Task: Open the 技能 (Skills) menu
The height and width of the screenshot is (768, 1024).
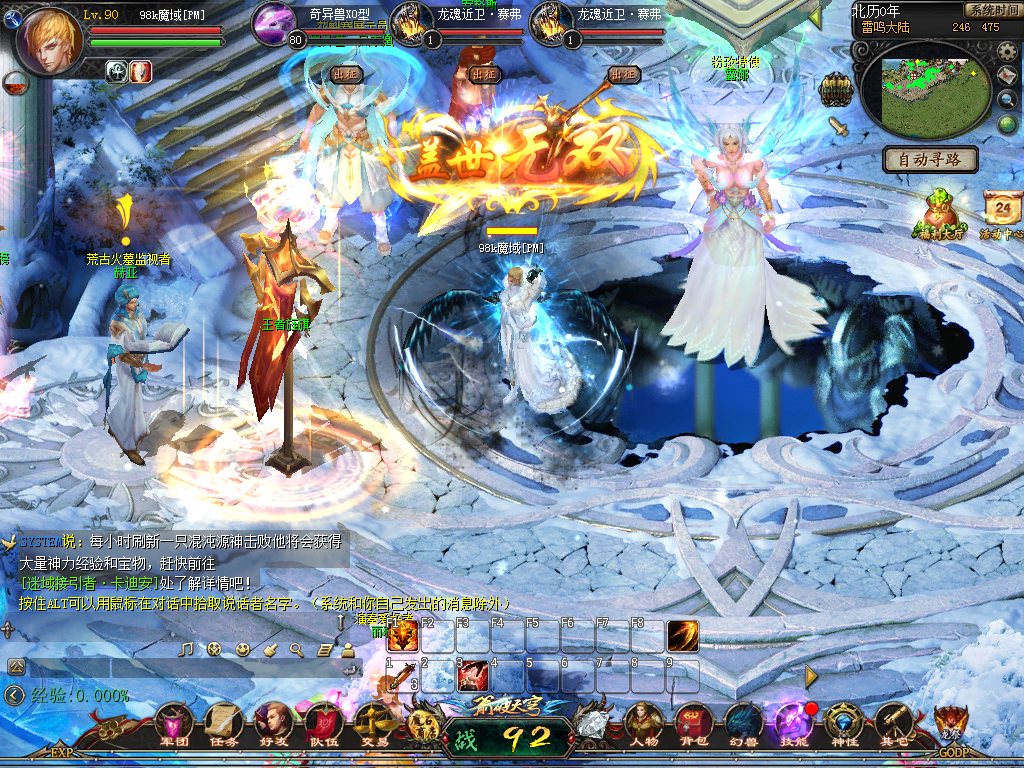Action: (x=792, y=722)
